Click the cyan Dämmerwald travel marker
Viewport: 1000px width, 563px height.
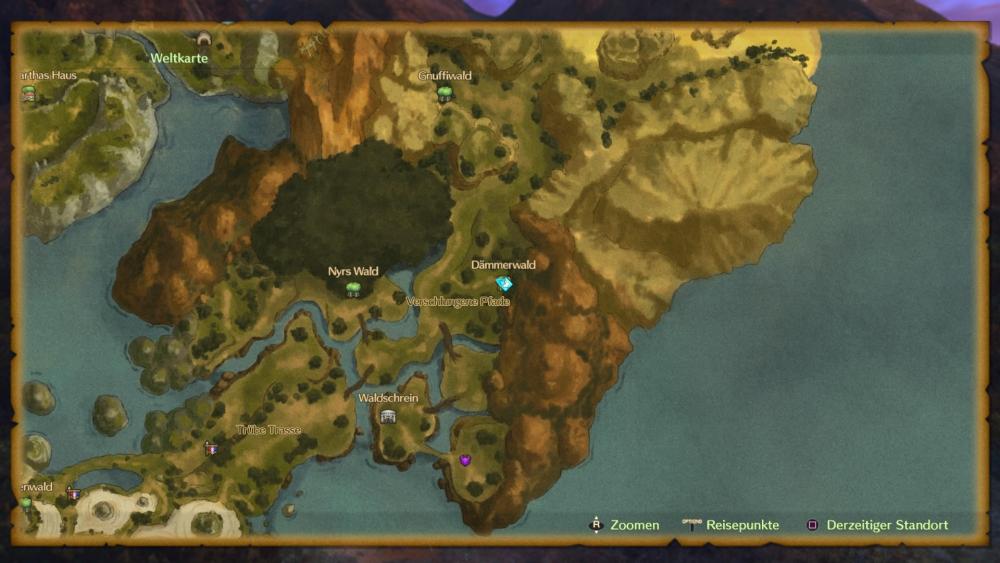click(504, 284)
